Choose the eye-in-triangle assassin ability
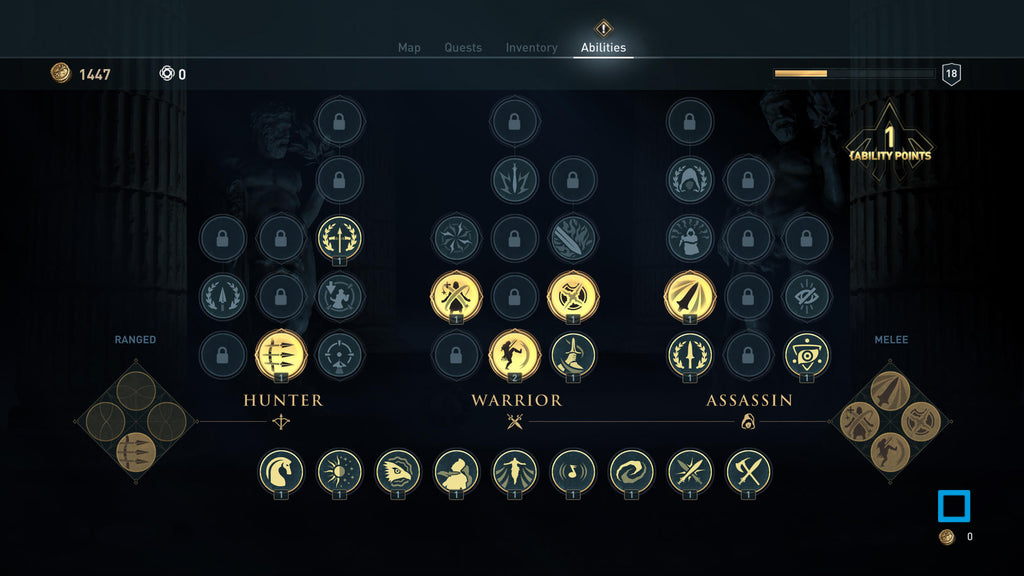Screen dimensions: 1024x576 [807, 354]
